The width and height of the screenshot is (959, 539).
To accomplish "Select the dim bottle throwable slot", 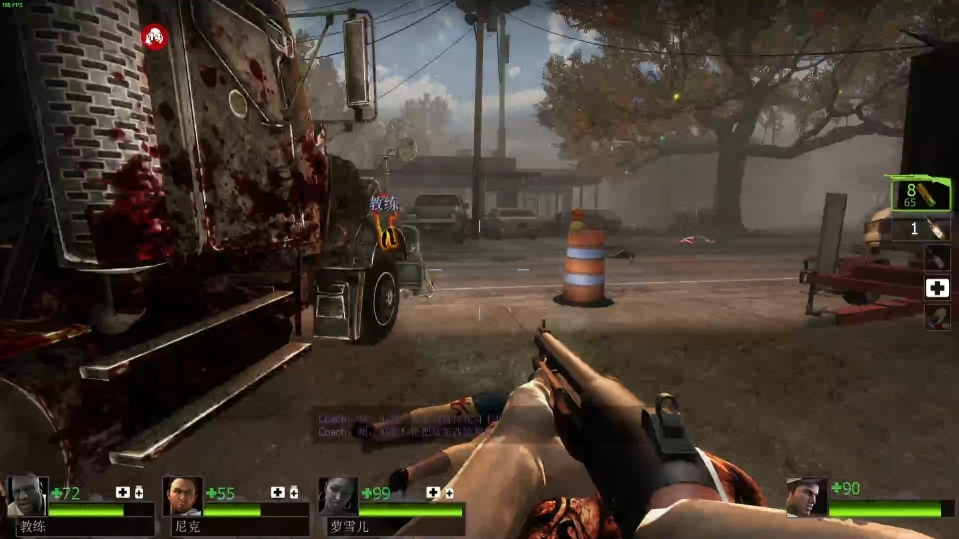I will tap(937, 257).
